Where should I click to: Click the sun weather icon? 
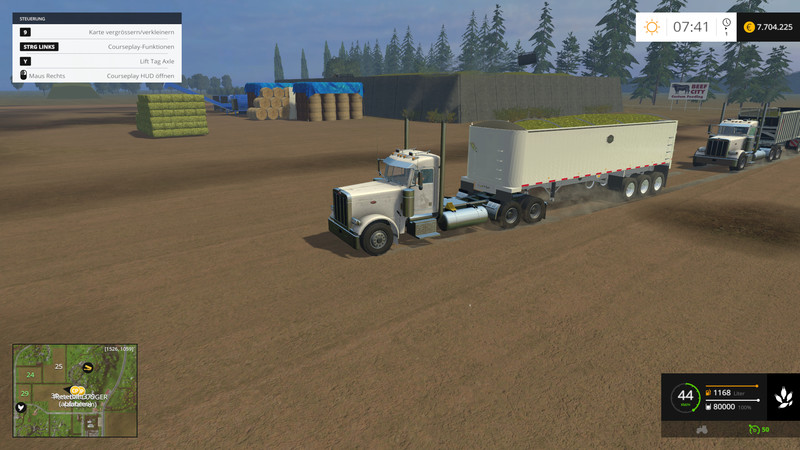652,27
